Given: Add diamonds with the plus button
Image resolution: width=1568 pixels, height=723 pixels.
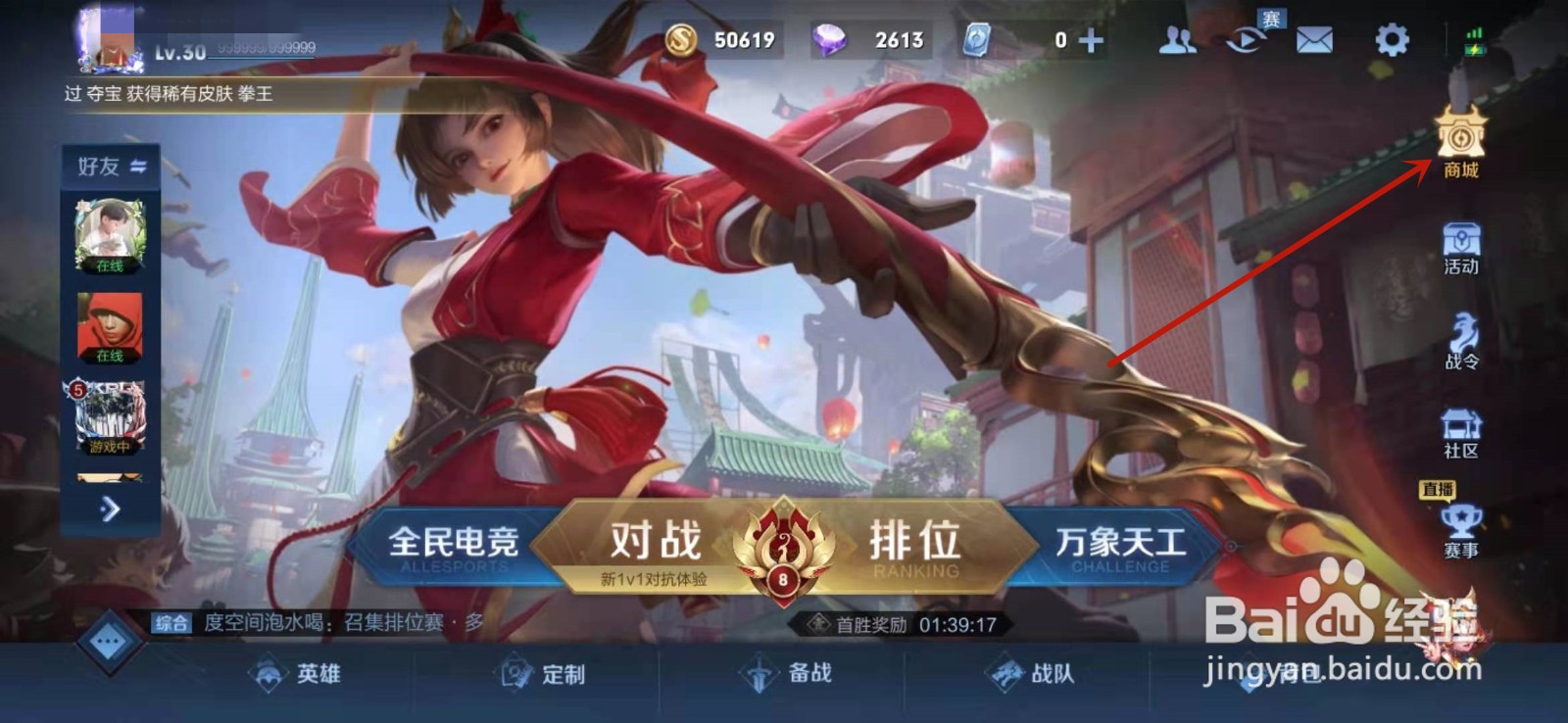Looking at the screenshot, I should (x=1091, y=40).
